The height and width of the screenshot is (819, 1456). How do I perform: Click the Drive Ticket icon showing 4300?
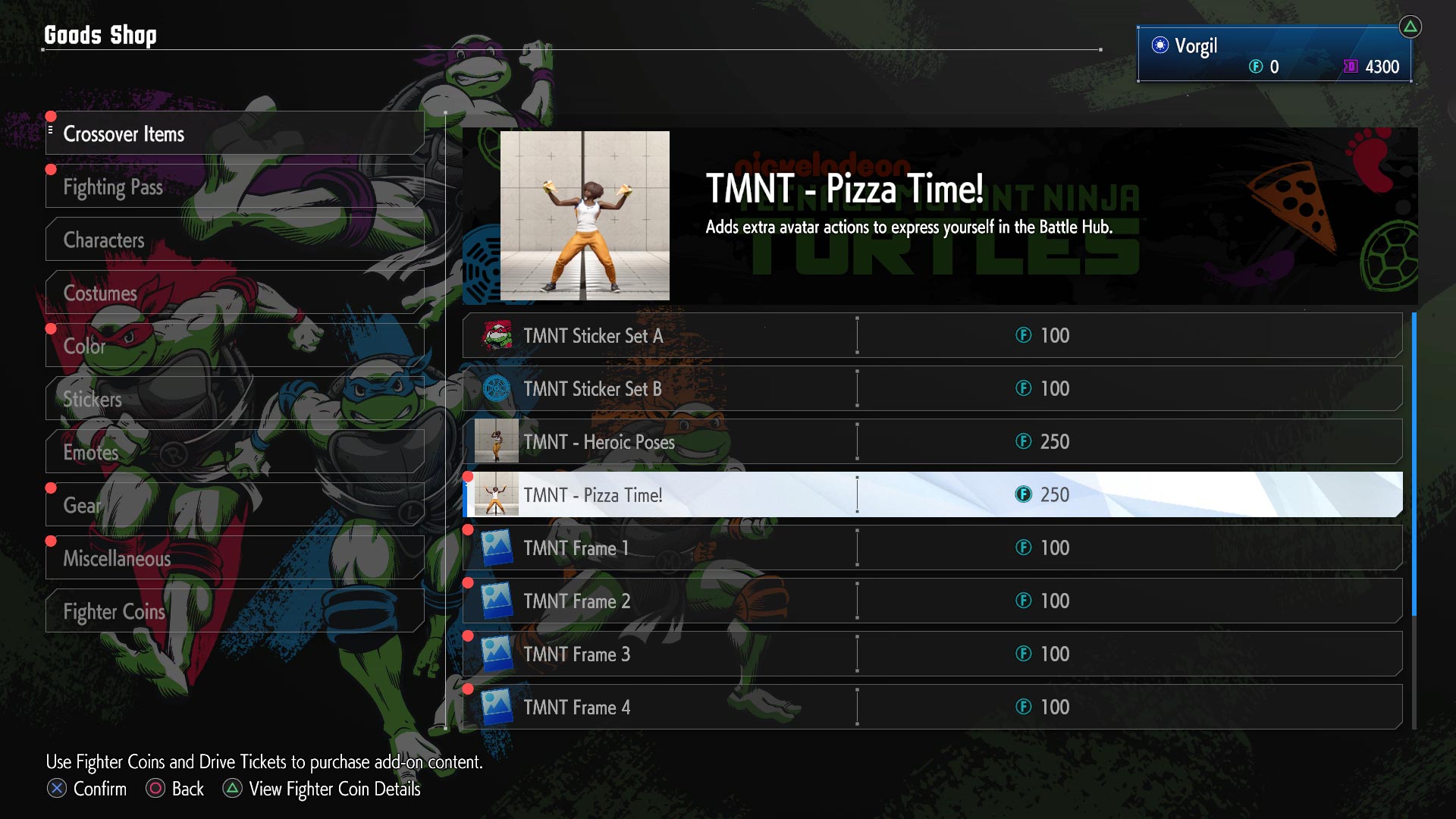1349,67
